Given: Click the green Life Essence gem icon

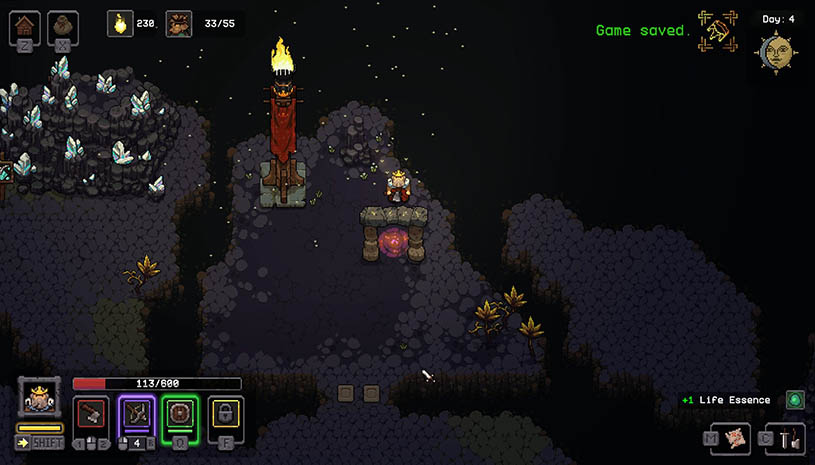Looking at the screenshot, I should [x=795, y=400].
